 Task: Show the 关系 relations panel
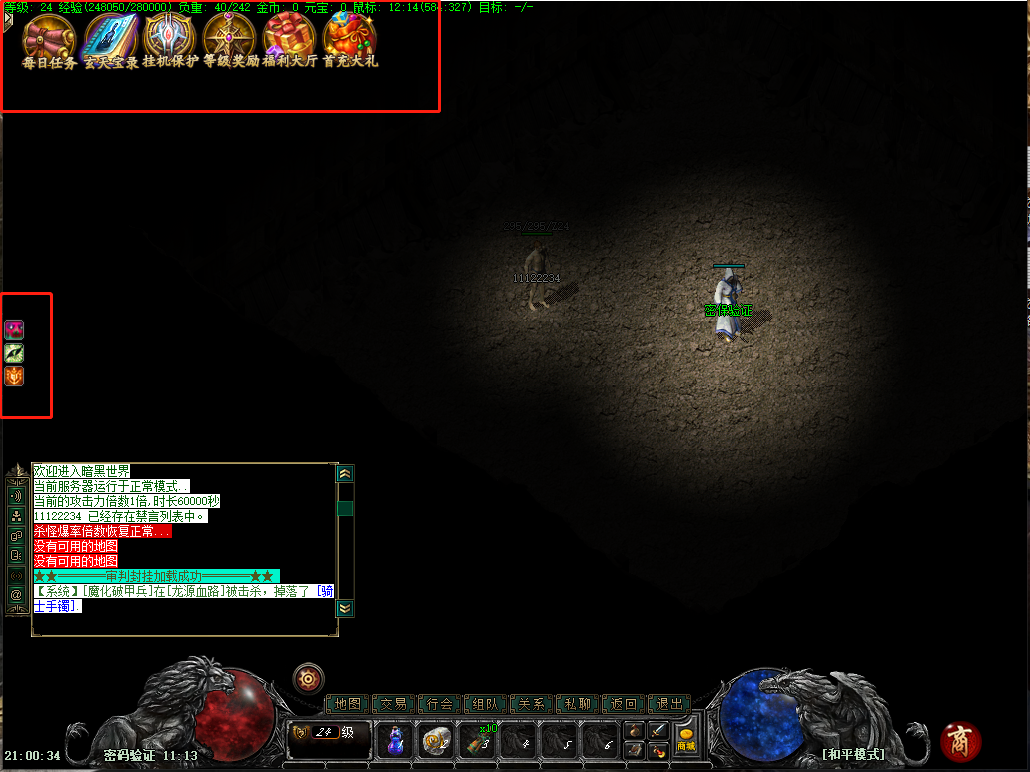click(531, 704)
